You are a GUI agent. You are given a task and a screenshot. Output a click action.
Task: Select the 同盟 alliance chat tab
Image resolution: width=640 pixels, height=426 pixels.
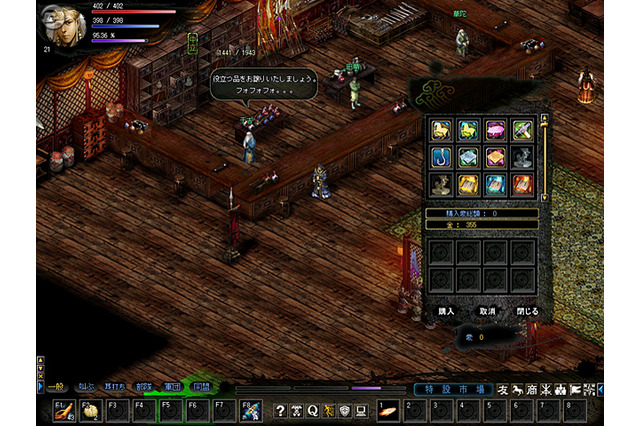[x=201, y=384]
